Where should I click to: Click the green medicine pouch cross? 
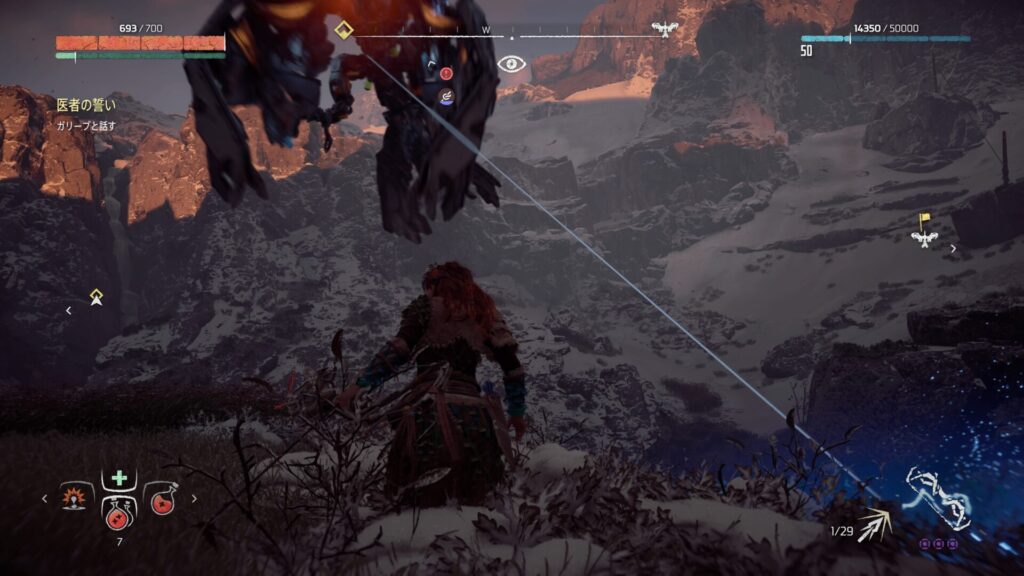pos(119,477)
